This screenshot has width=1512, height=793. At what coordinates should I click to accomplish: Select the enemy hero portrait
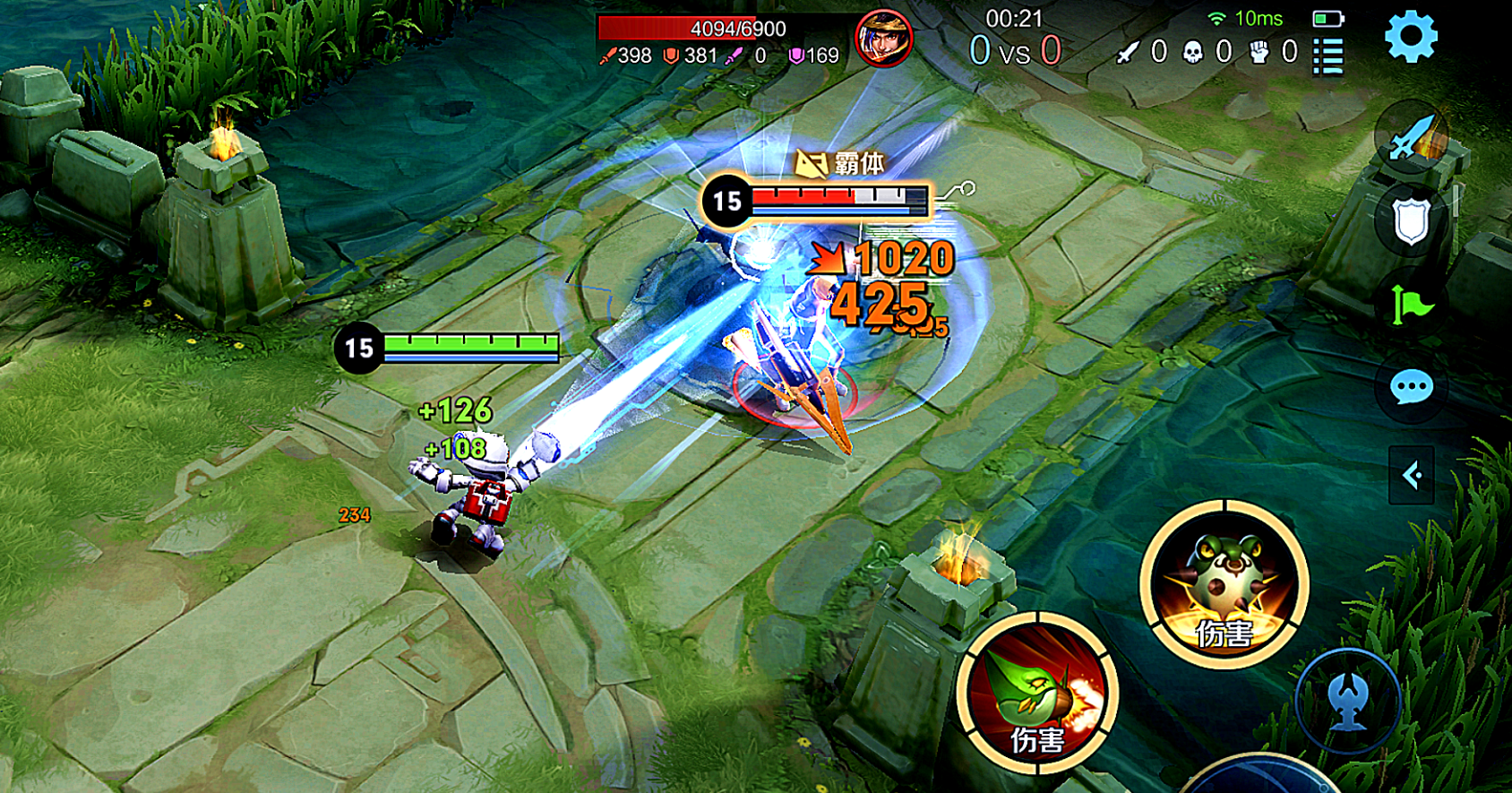[x=883, y=39]
